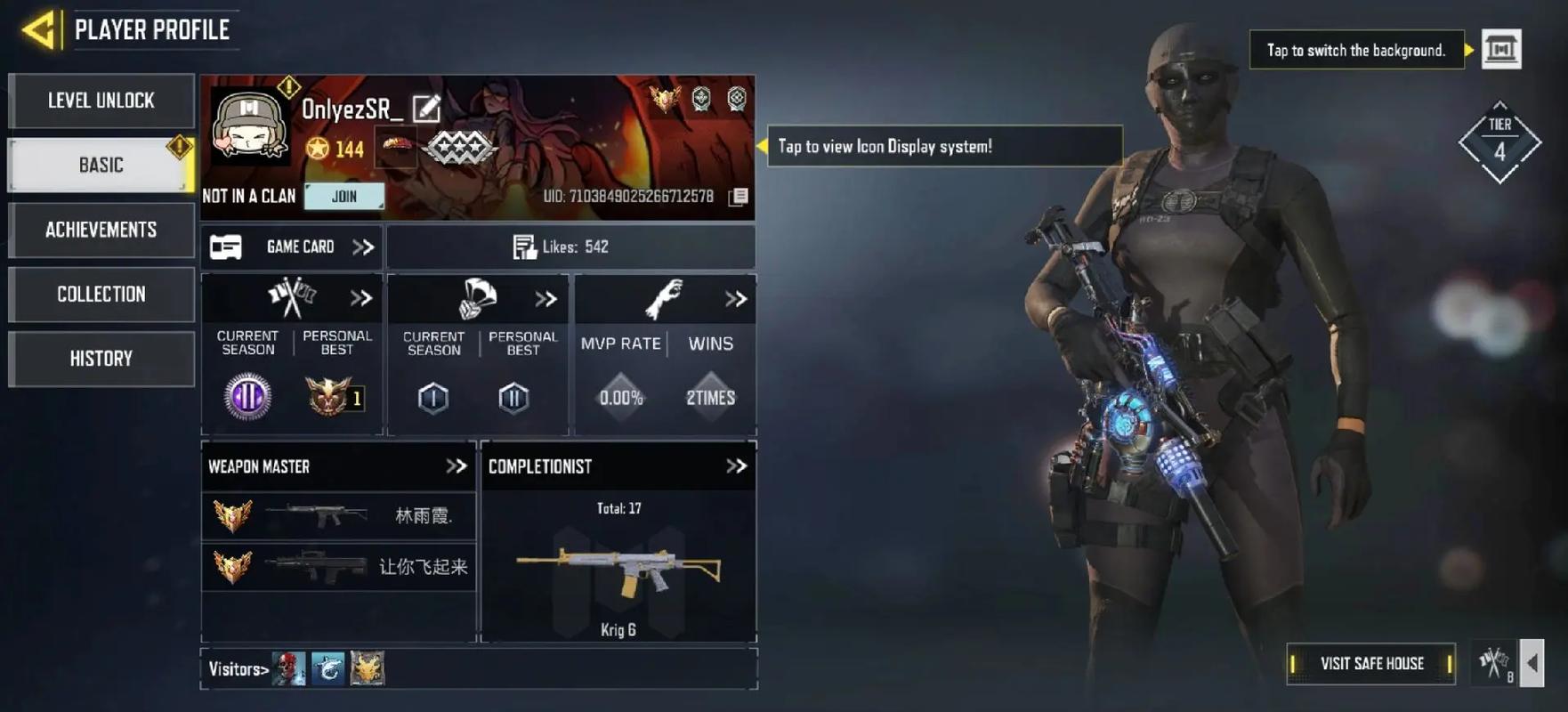
Task: Select the Collection tab
Action: pos(101,295)
